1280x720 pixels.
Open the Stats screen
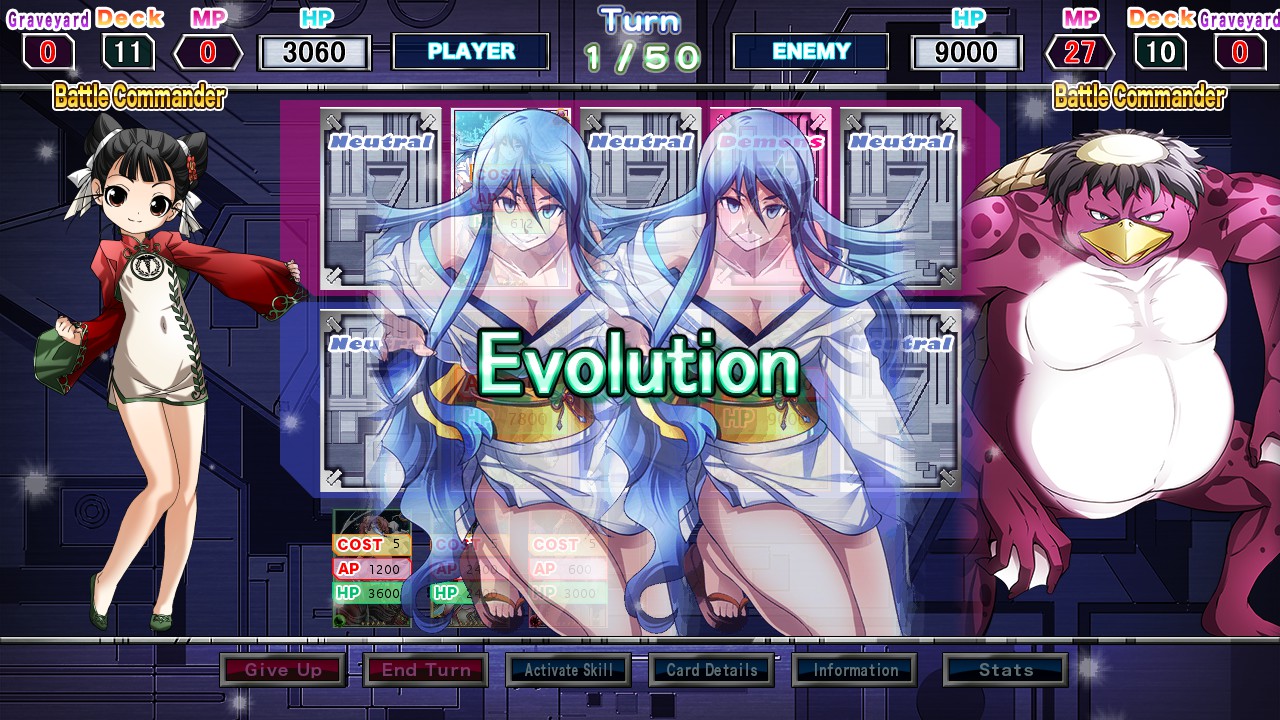(1005, 670)
